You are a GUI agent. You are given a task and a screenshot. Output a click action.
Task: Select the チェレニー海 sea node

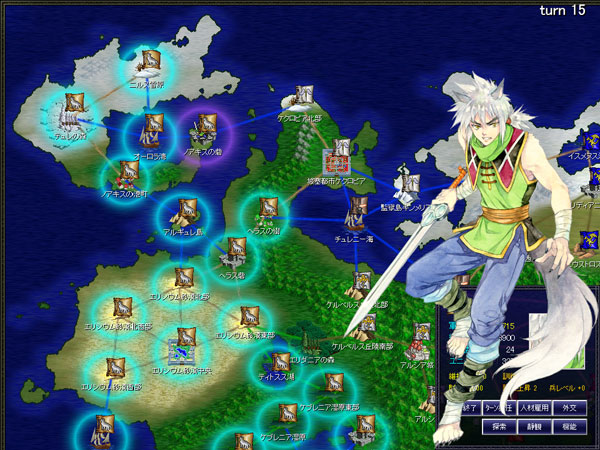357,212
